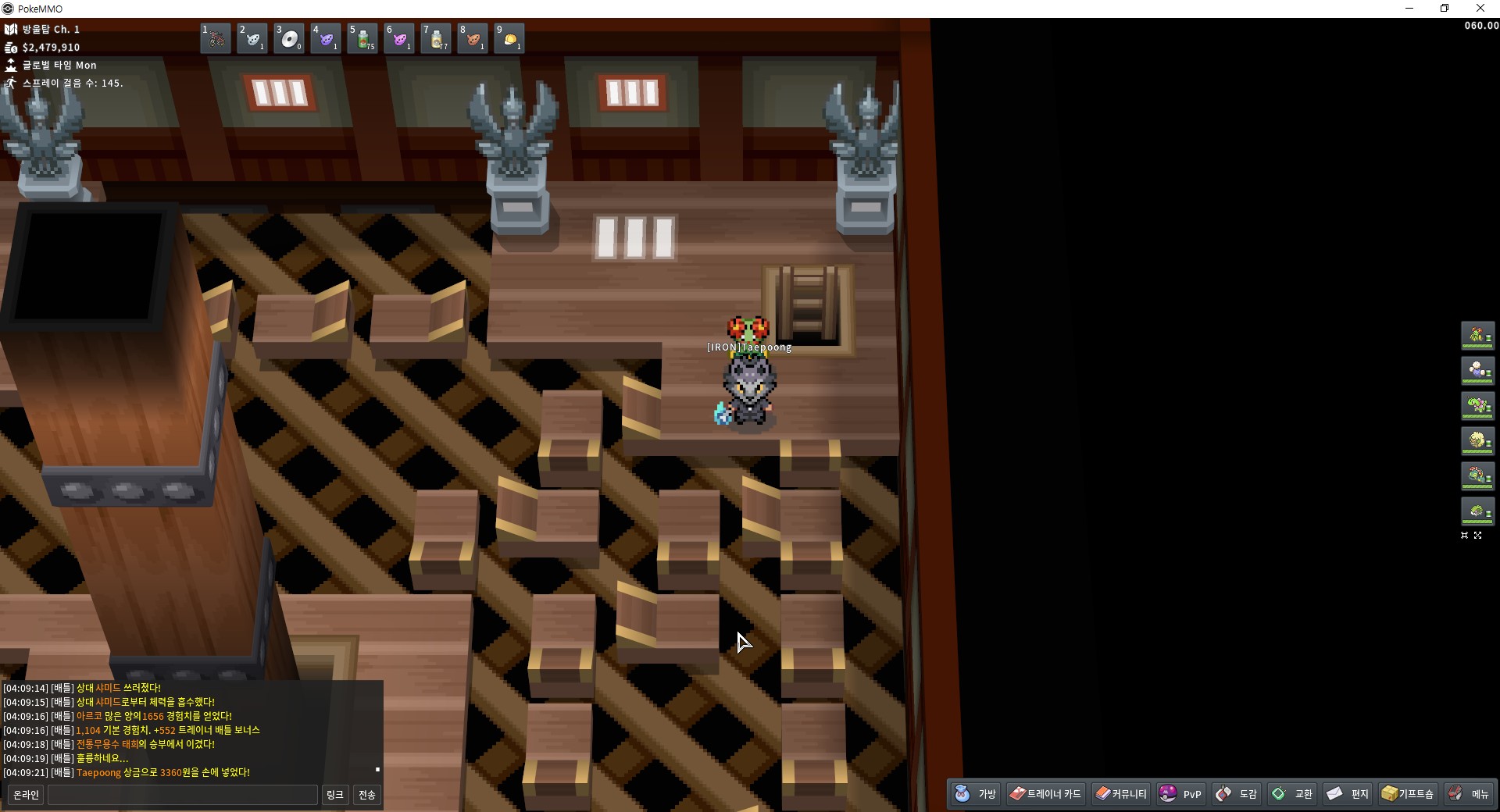Select the brown ocarina in hotbar slot 8
1500x812 pixels.
pyautogui.click(x=473, y=38)
